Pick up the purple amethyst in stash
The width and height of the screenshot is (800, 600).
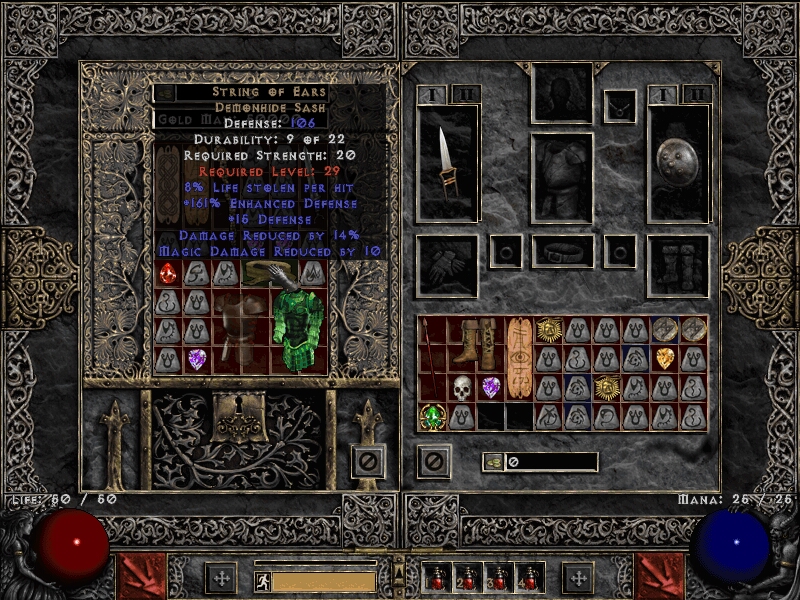(x=196, y=358)
